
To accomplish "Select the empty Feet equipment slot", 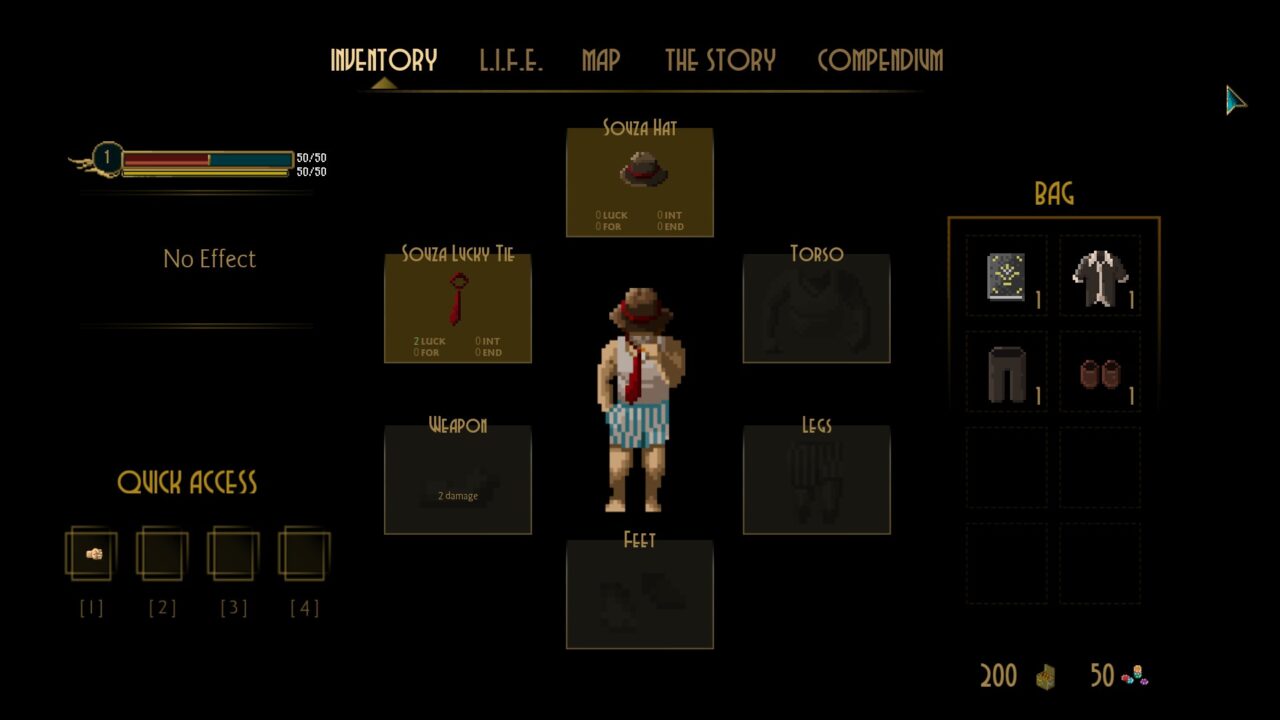I will point(640,594).
